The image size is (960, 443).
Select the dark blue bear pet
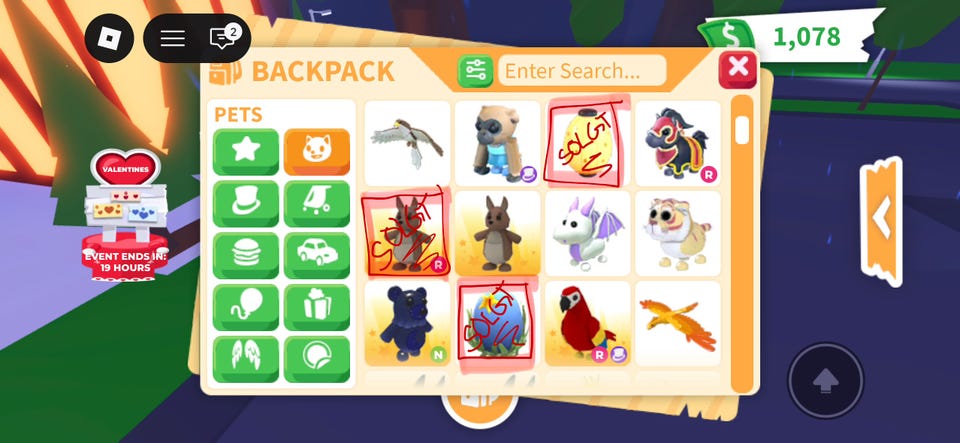point(407,323)
